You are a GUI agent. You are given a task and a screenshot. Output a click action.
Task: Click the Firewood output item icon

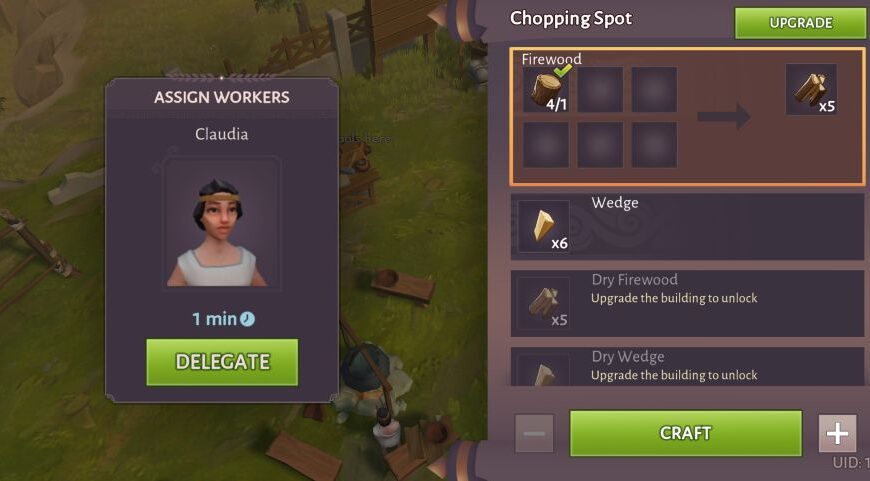click(x=811, y=90)
